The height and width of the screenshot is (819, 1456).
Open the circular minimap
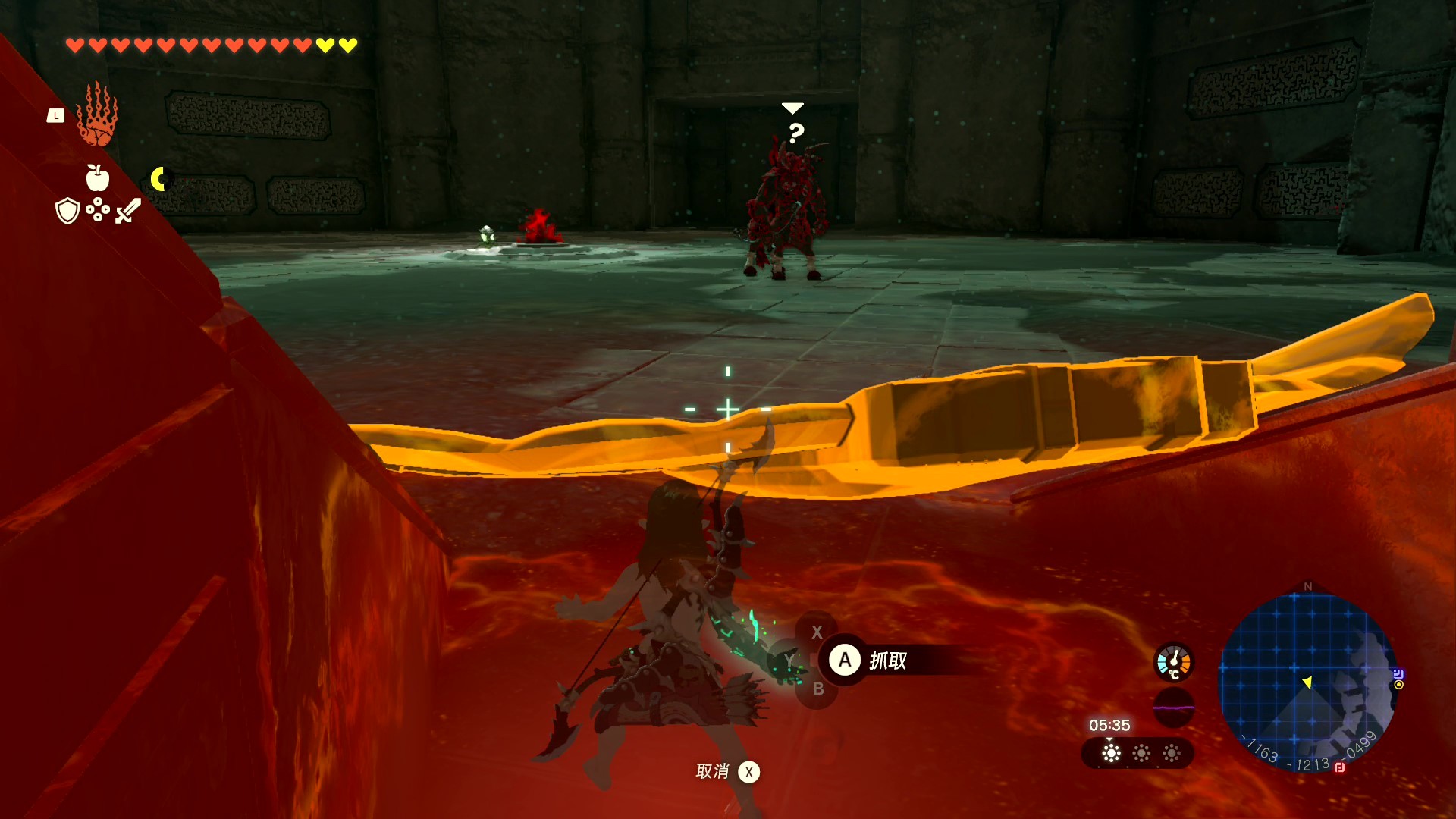(x=1307, y=680)
